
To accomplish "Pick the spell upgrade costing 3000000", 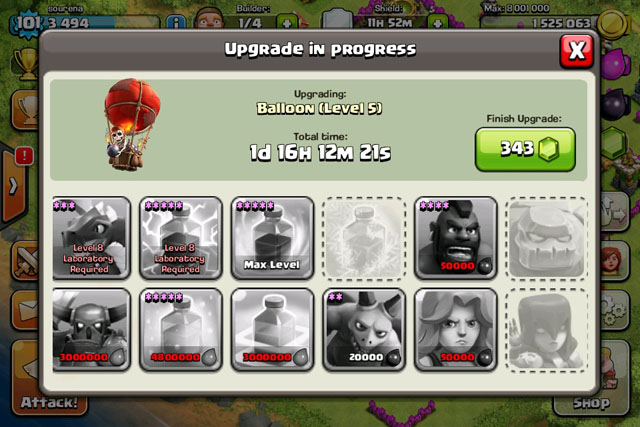I will click(273, 328).
